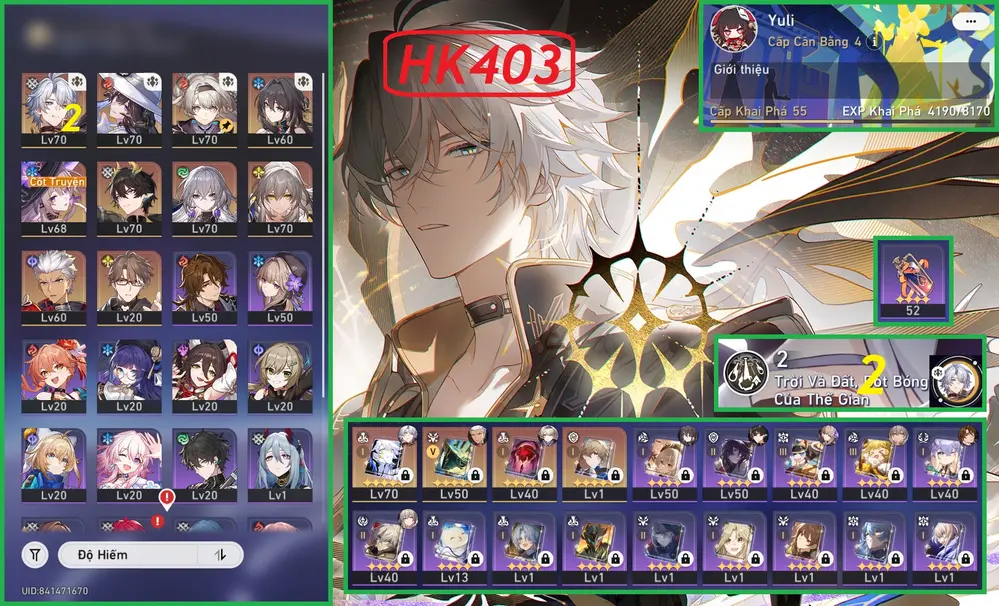Open the character filter funnel button
Viewport: 999px width, 606px height.
click(36, 554)
